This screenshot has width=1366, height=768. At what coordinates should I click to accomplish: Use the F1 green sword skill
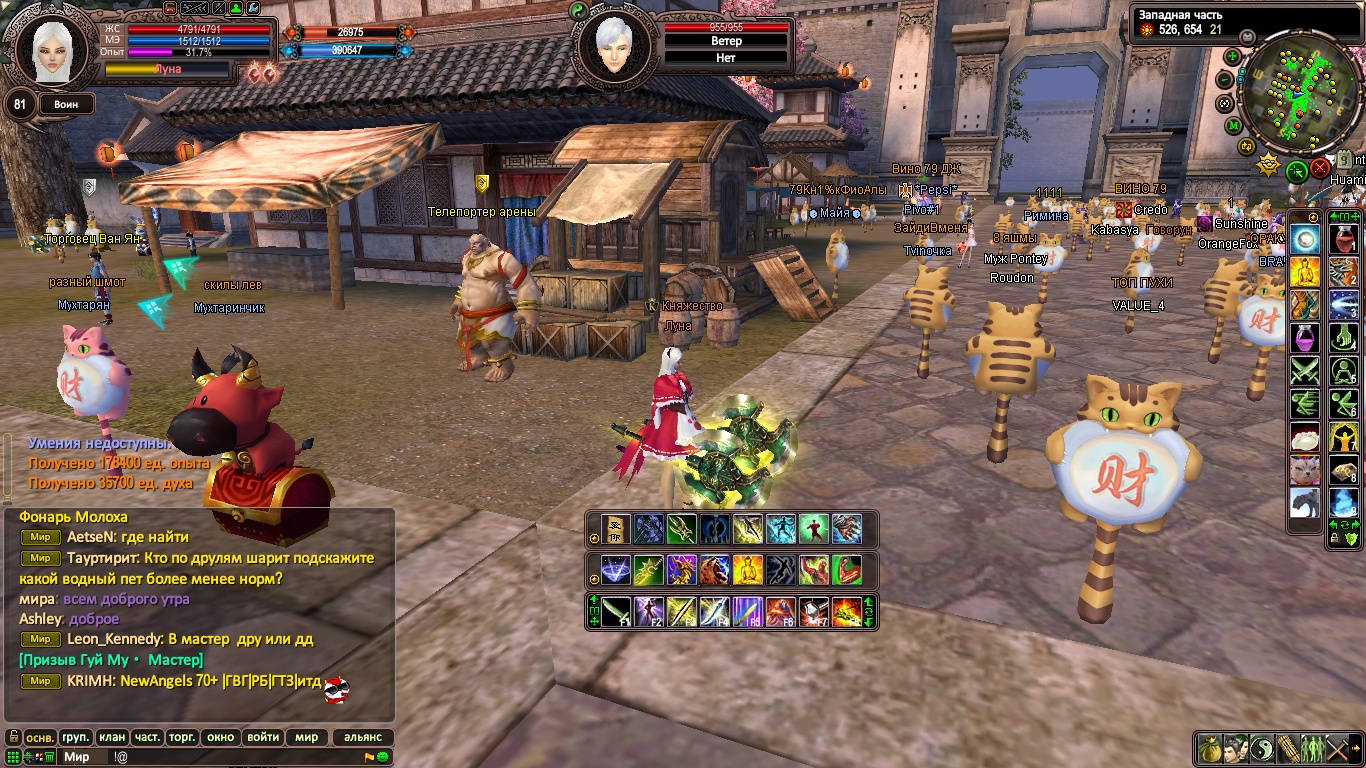pyautogui.click(x=616, y=611)
